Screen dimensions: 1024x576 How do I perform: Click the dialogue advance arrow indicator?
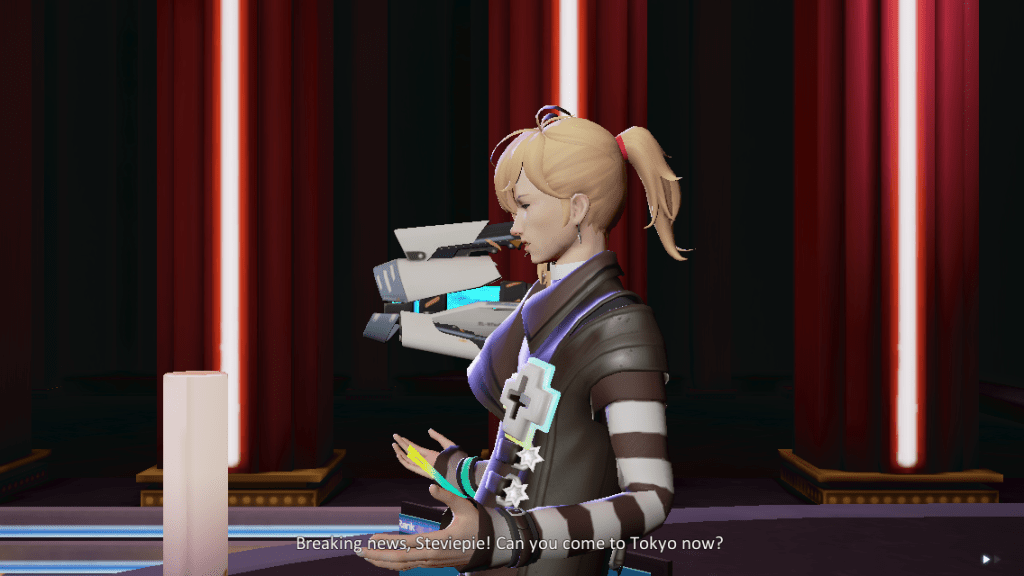987,559
